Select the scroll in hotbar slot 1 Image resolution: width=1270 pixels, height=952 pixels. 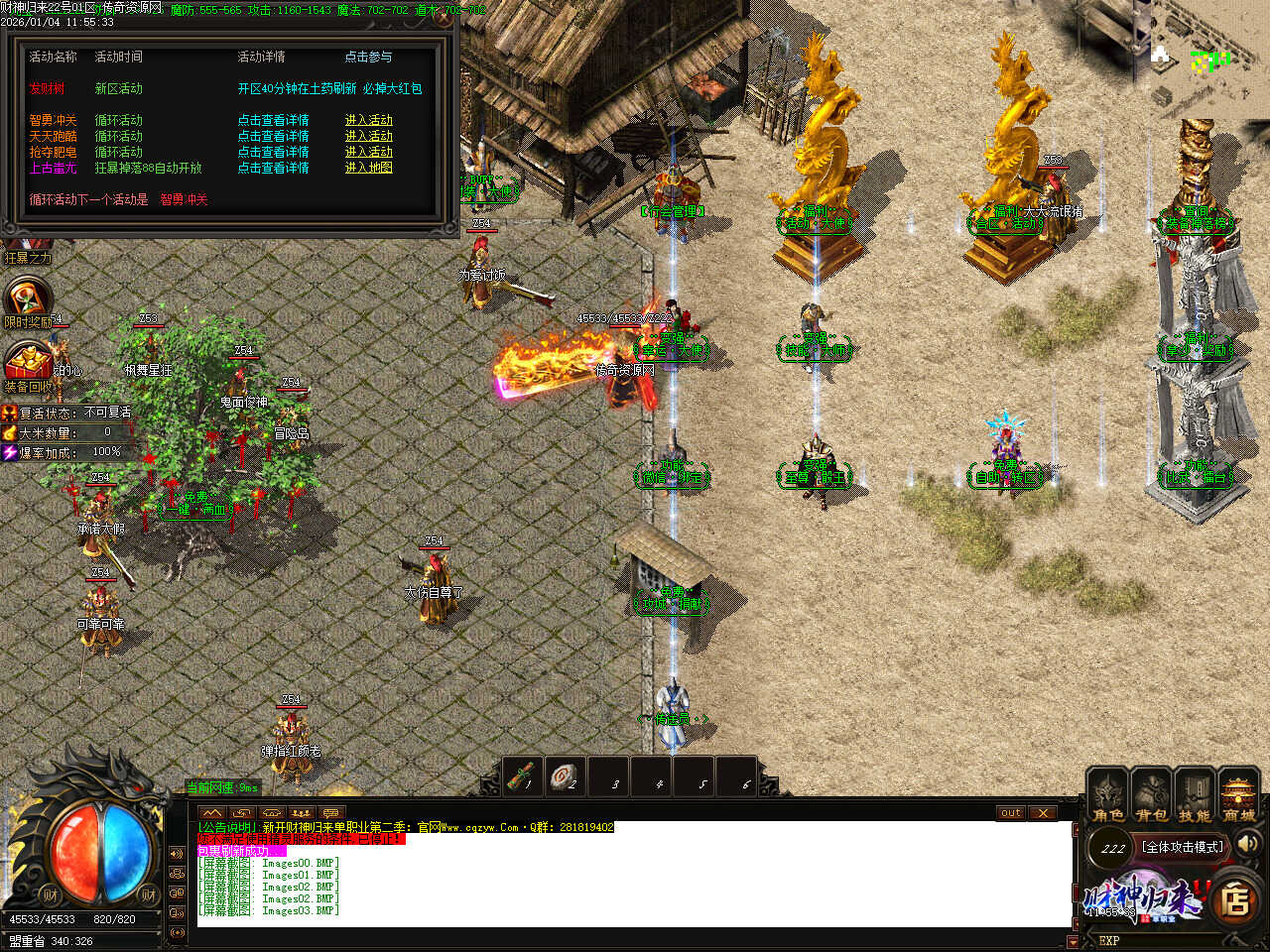523,775
